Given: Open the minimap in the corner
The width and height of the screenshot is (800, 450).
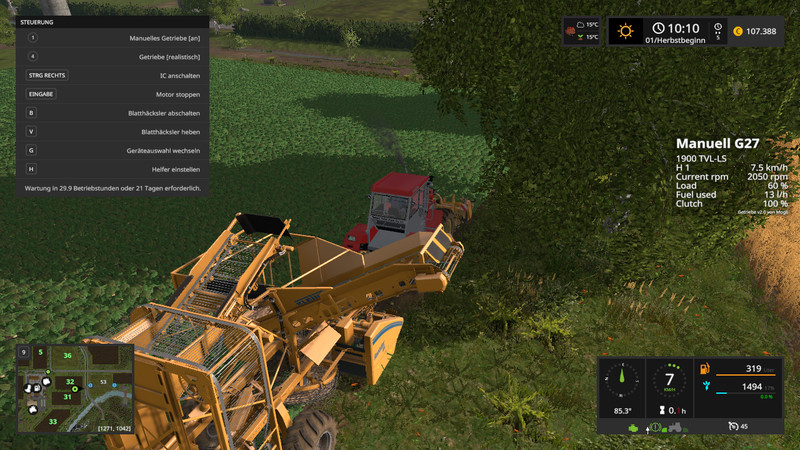Looking at the screenshot, I should pyautogui.click(x=76, y=388).
